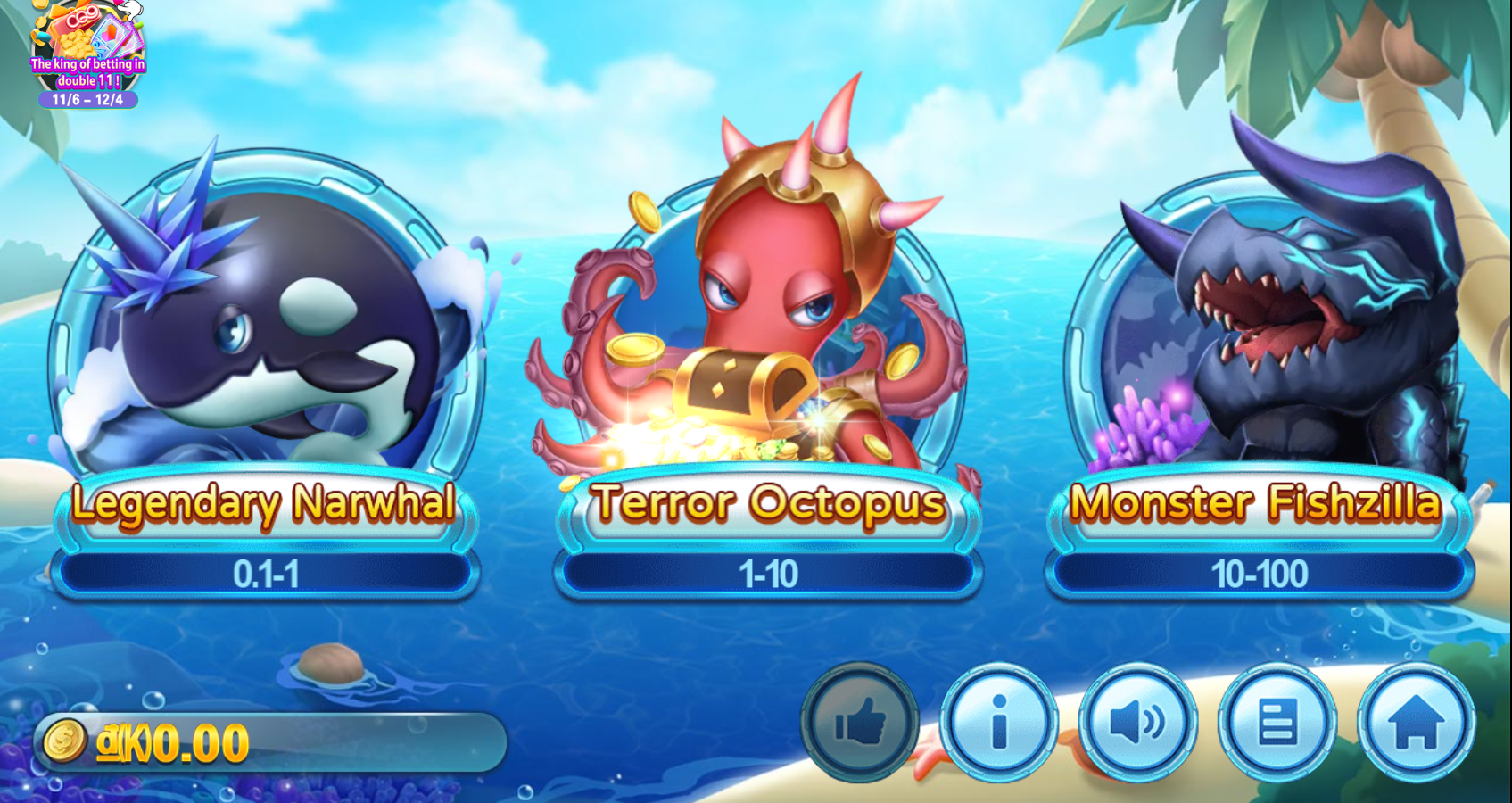Enter the Monster Fishzilla room
This screenshot has height=803, width=1512.
pyautogui.click(x=1259, y=375)
